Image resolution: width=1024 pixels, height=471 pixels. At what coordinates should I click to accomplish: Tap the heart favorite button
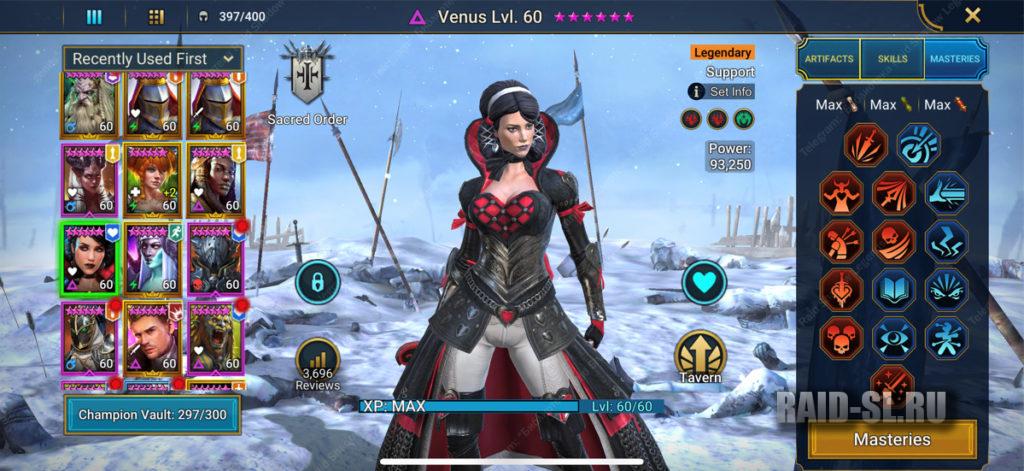[x=704, y=283]
